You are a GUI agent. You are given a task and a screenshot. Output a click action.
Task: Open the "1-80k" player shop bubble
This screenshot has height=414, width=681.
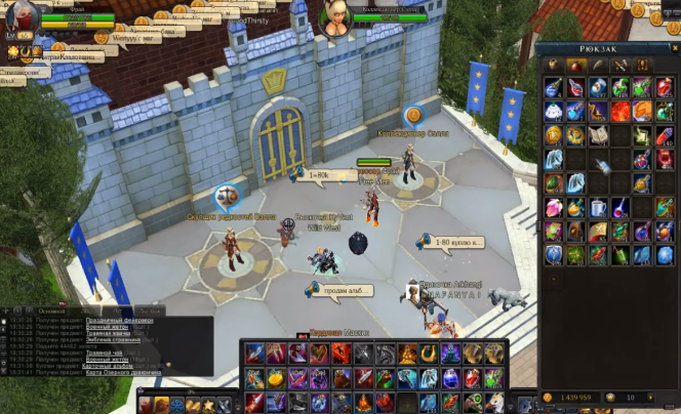point(325,175)
